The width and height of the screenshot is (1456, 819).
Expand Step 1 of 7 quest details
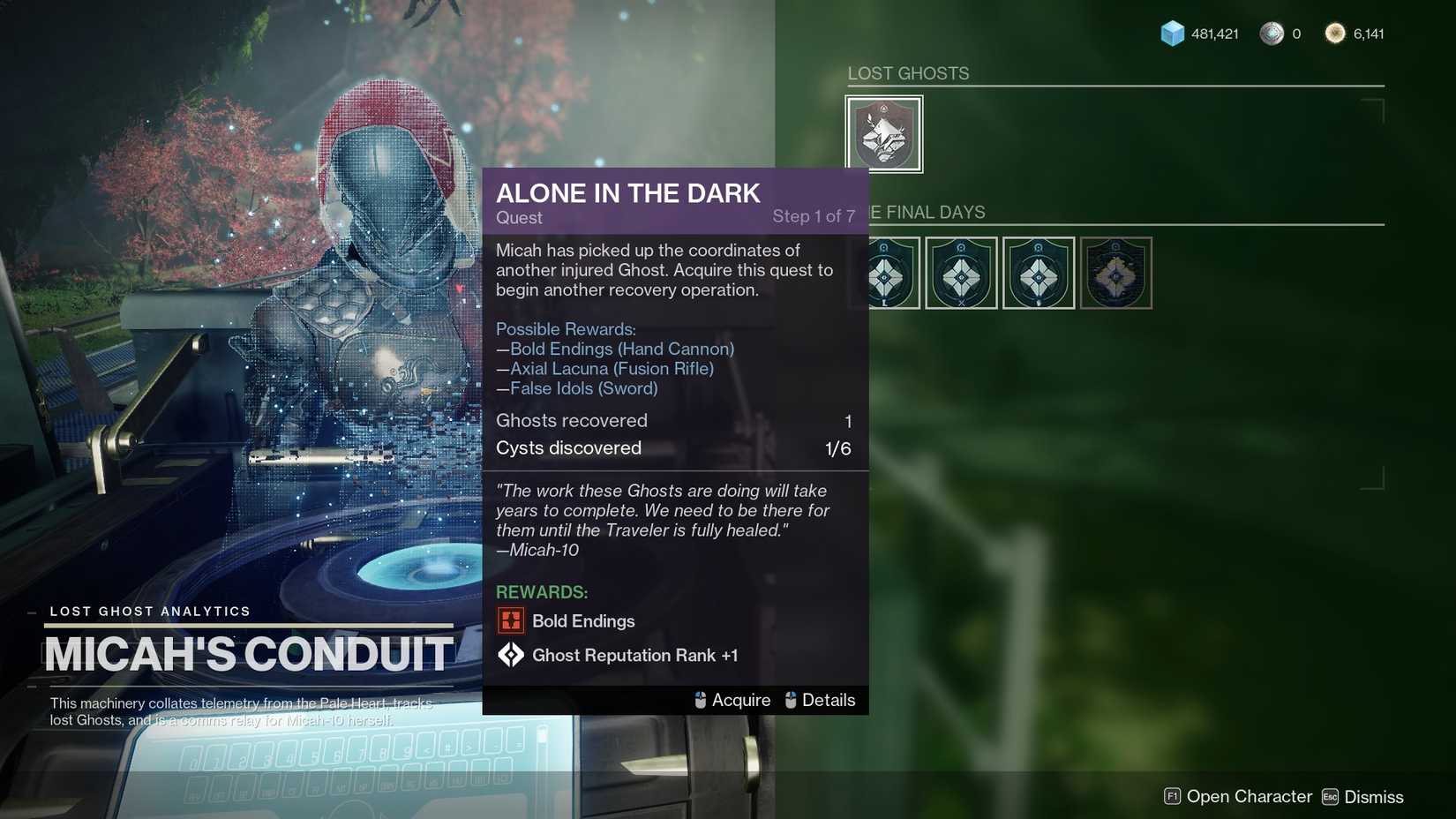click(x=814, y=215)
